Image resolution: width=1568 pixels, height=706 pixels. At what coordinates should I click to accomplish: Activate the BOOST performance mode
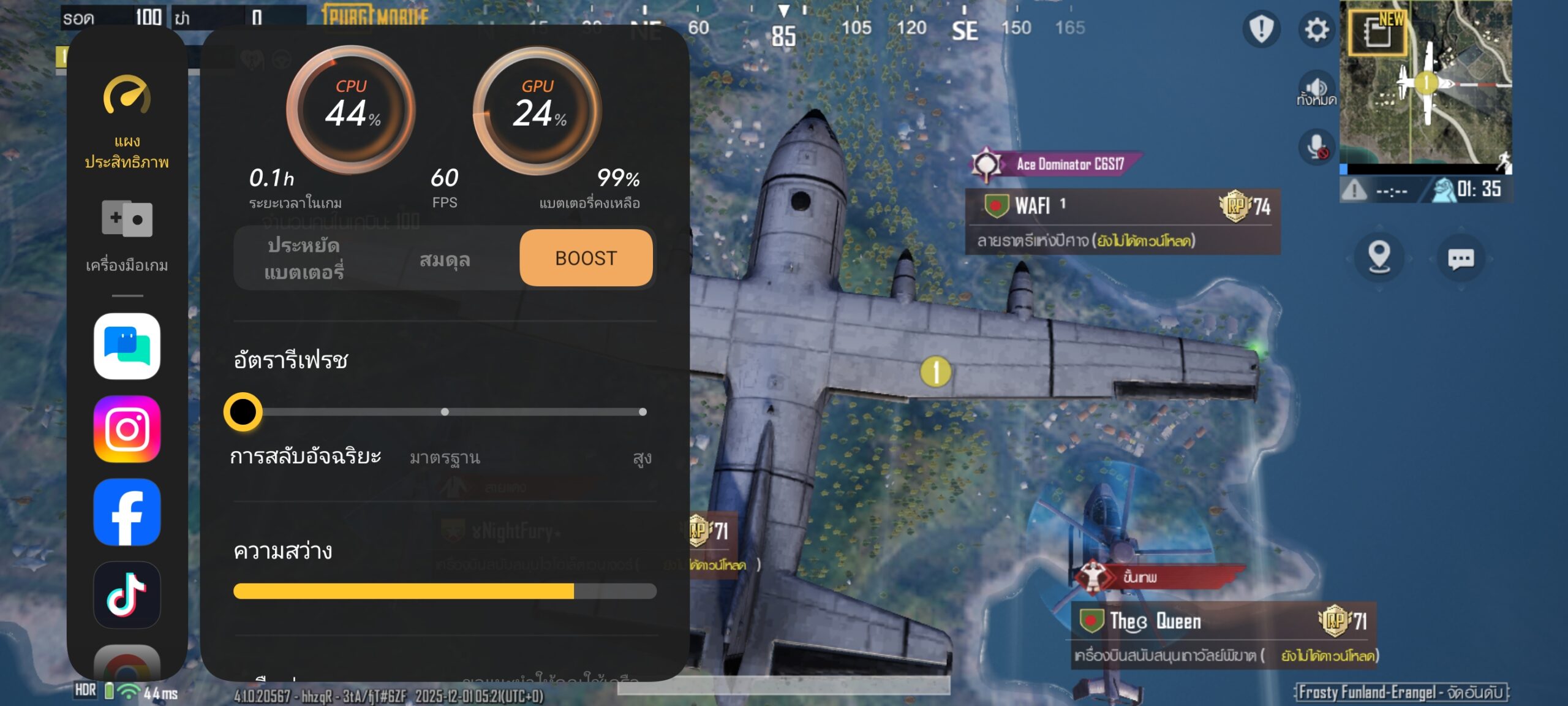point(586,258)
